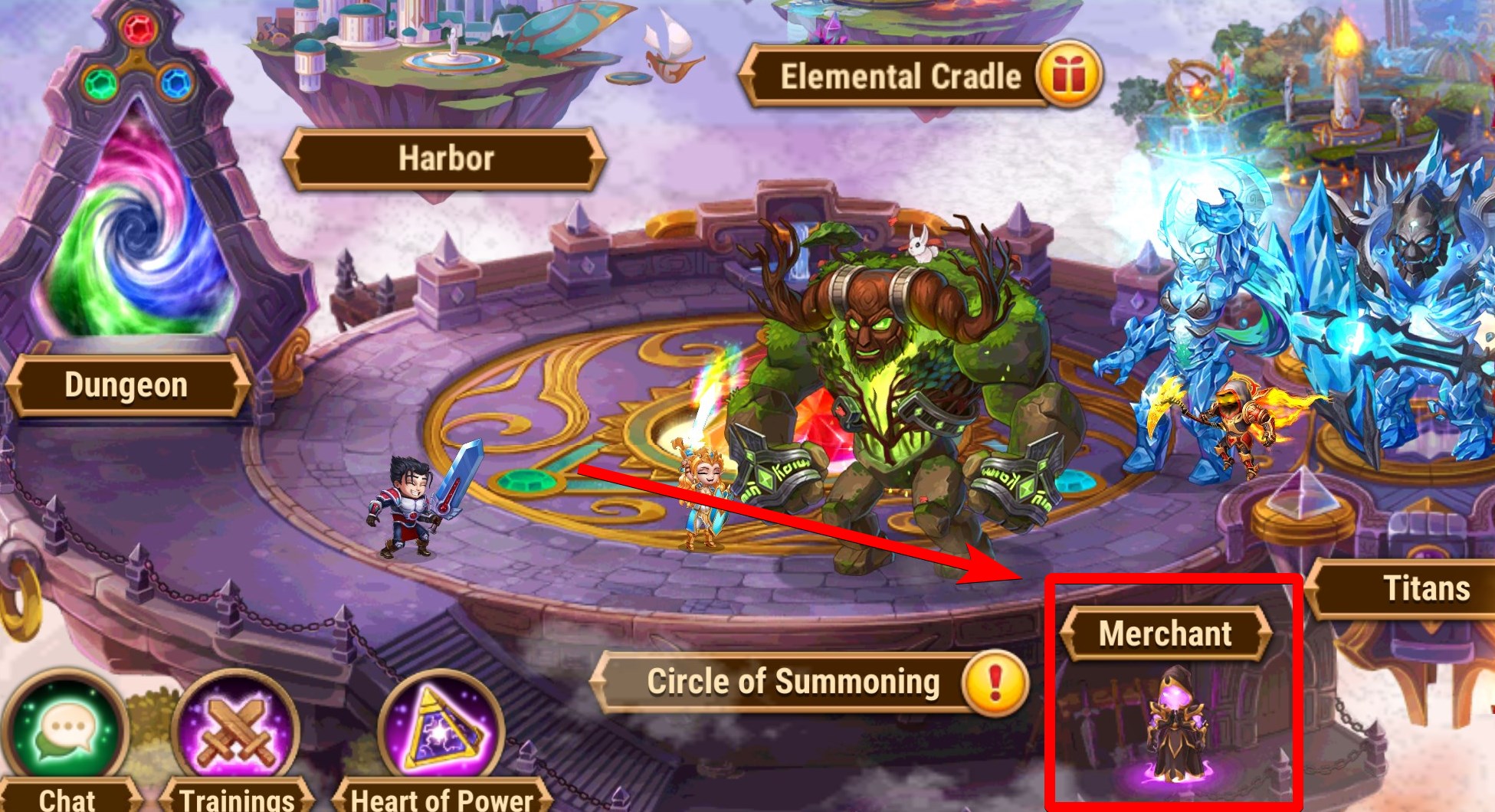Open the Circle of Summoning

(x=792, y=682)
